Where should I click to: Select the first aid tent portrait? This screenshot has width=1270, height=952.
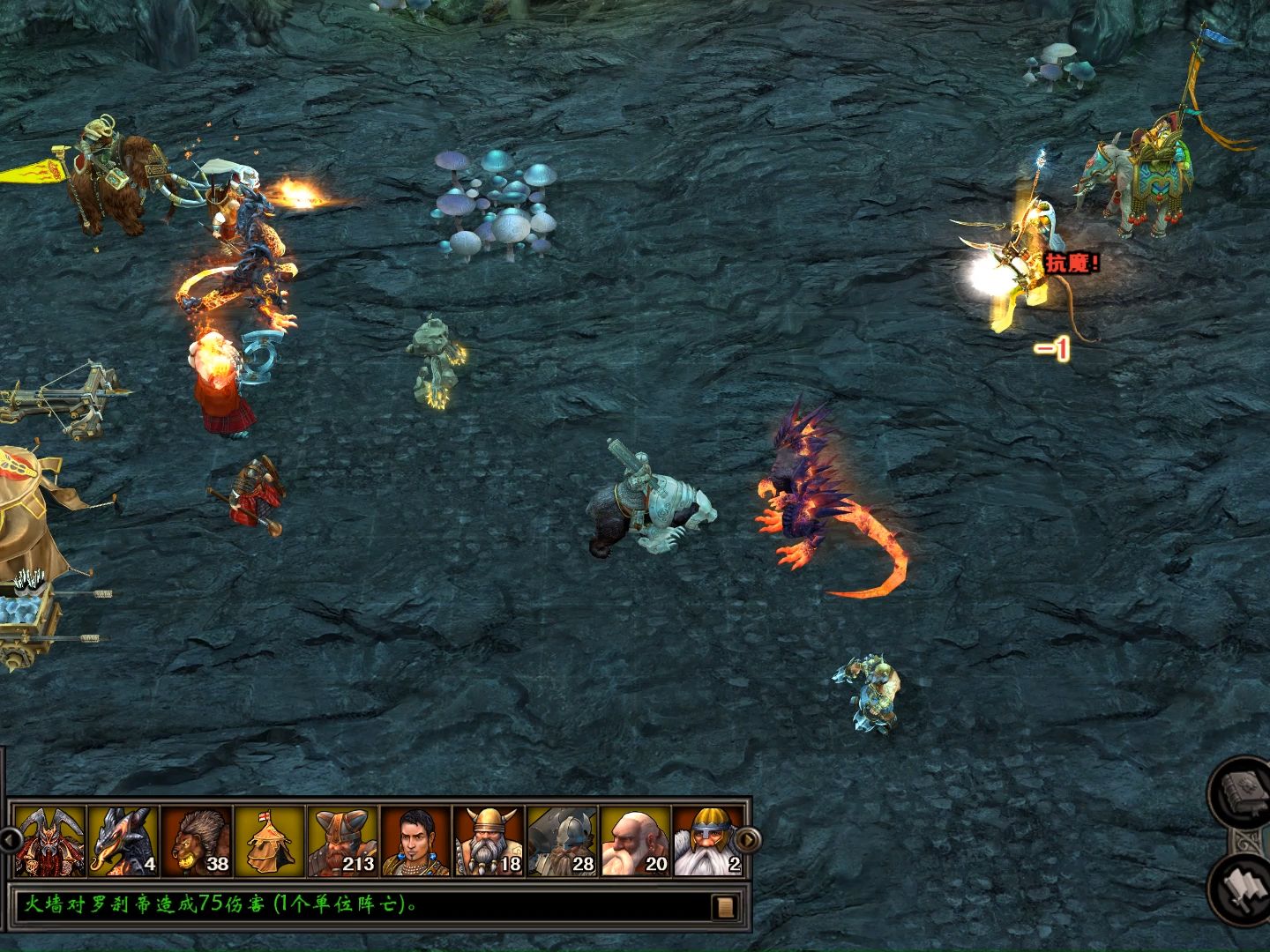[269, 840]
